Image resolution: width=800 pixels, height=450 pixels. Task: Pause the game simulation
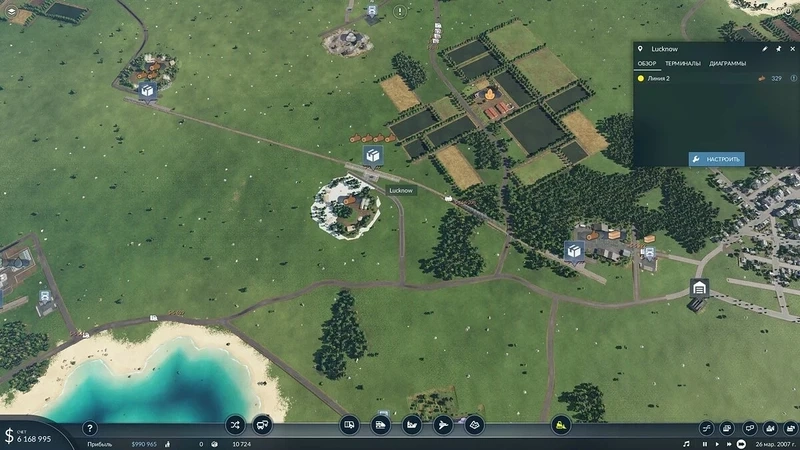(x=705, y=443)
